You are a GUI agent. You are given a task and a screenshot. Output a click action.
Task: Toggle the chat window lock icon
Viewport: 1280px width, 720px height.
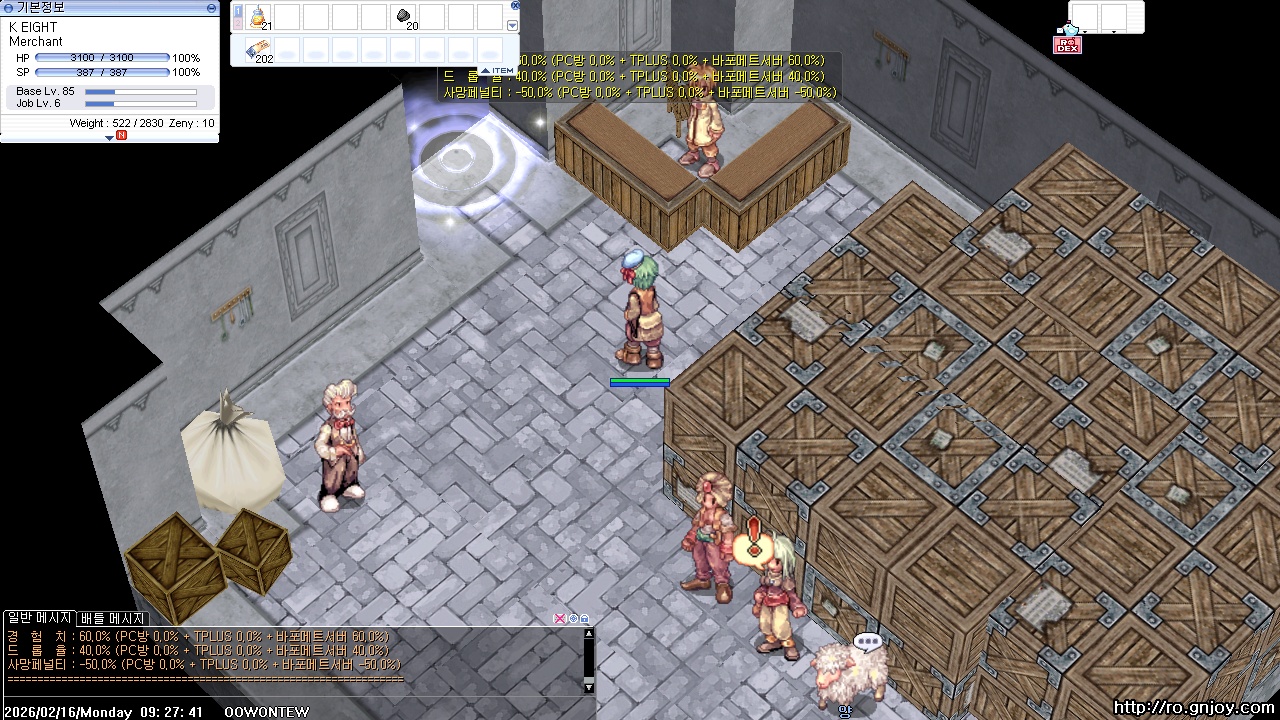coord(584,619)
